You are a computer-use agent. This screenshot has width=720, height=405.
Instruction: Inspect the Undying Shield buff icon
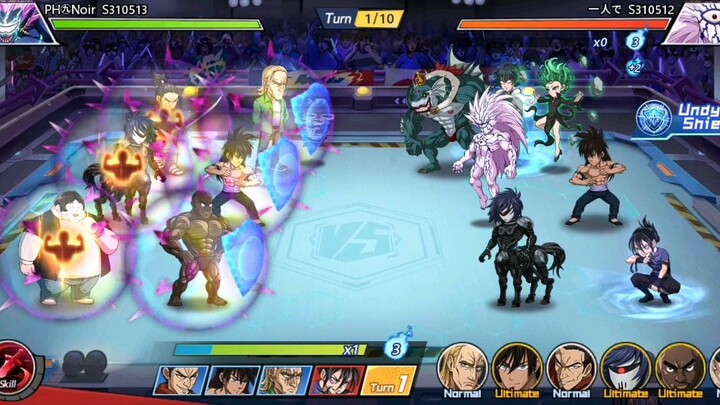pyautogui.click(x=656, y=117)
